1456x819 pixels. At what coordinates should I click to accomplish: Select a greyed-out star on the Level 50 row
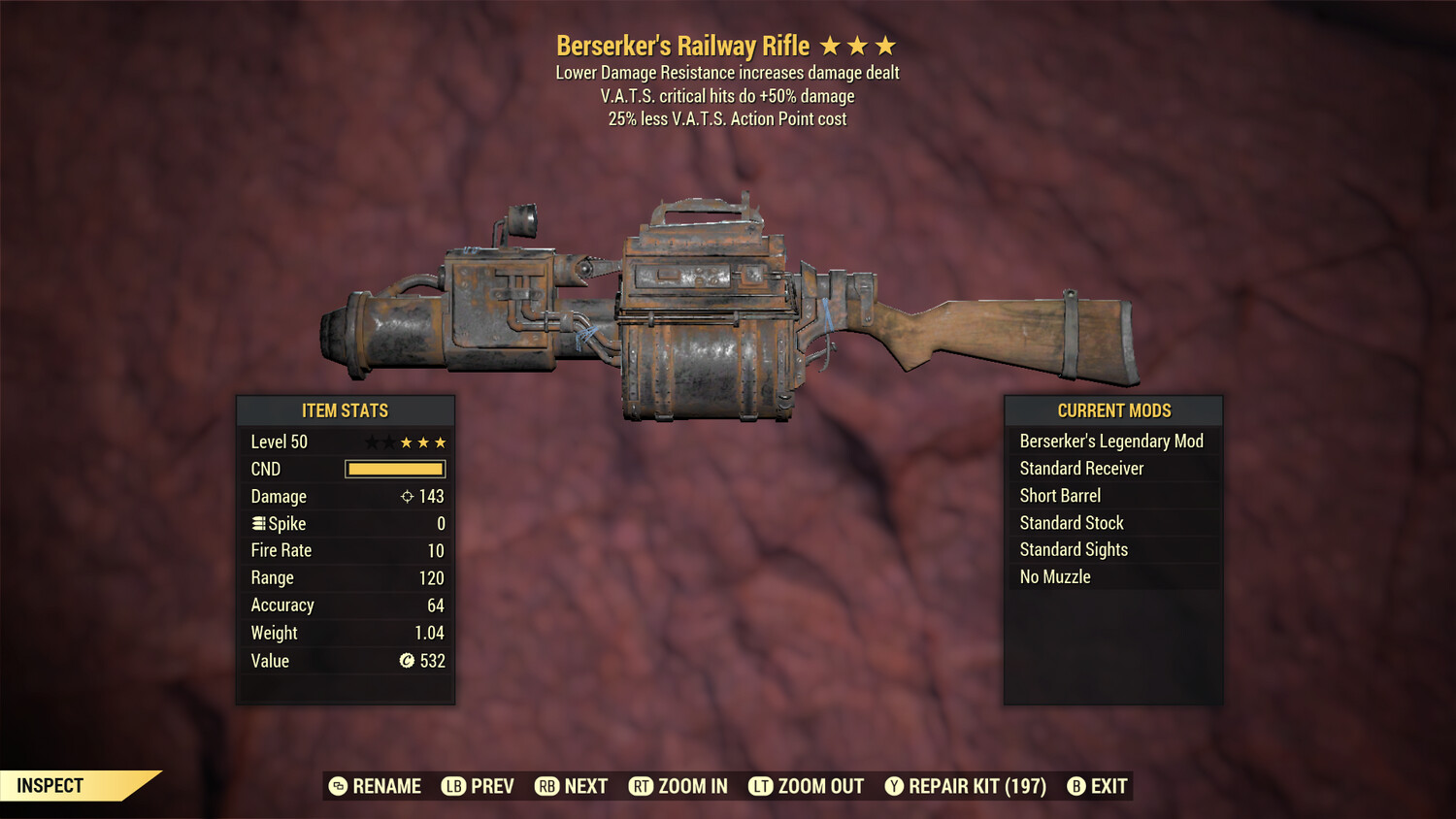372,442
